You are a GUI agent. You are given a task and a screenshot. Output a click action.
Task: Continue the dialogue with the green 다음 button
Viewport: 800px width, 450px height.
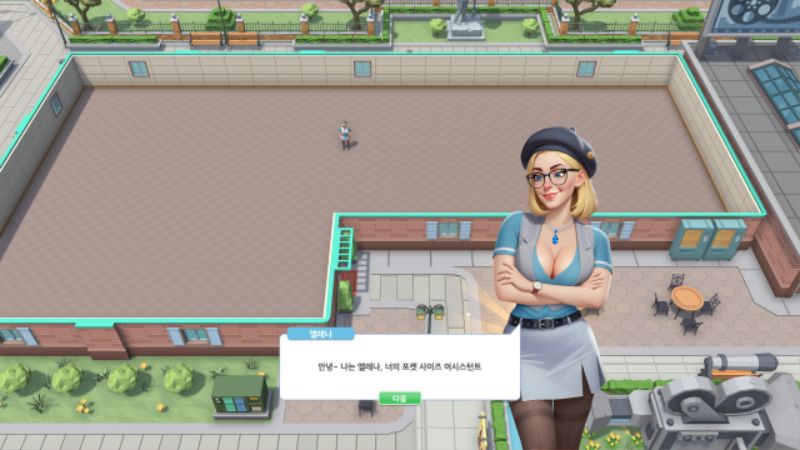[399, 397]
